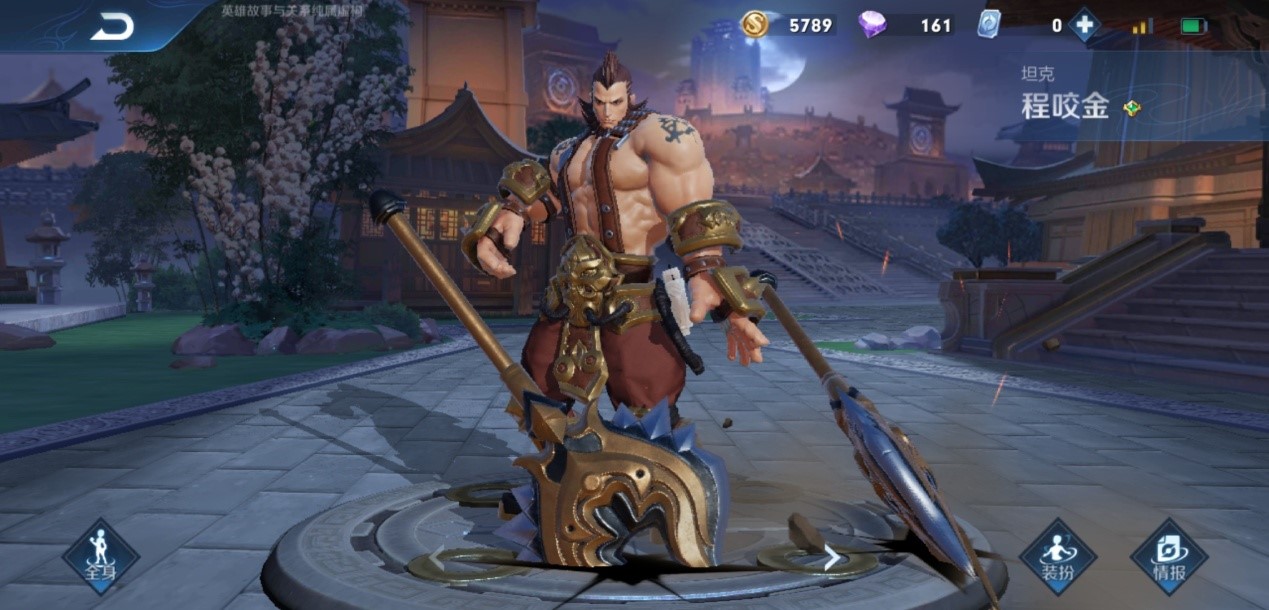This screenshot has height=610, width=1269.
Task: Go back using the return arrow
Action: click(x=112, y=27)
